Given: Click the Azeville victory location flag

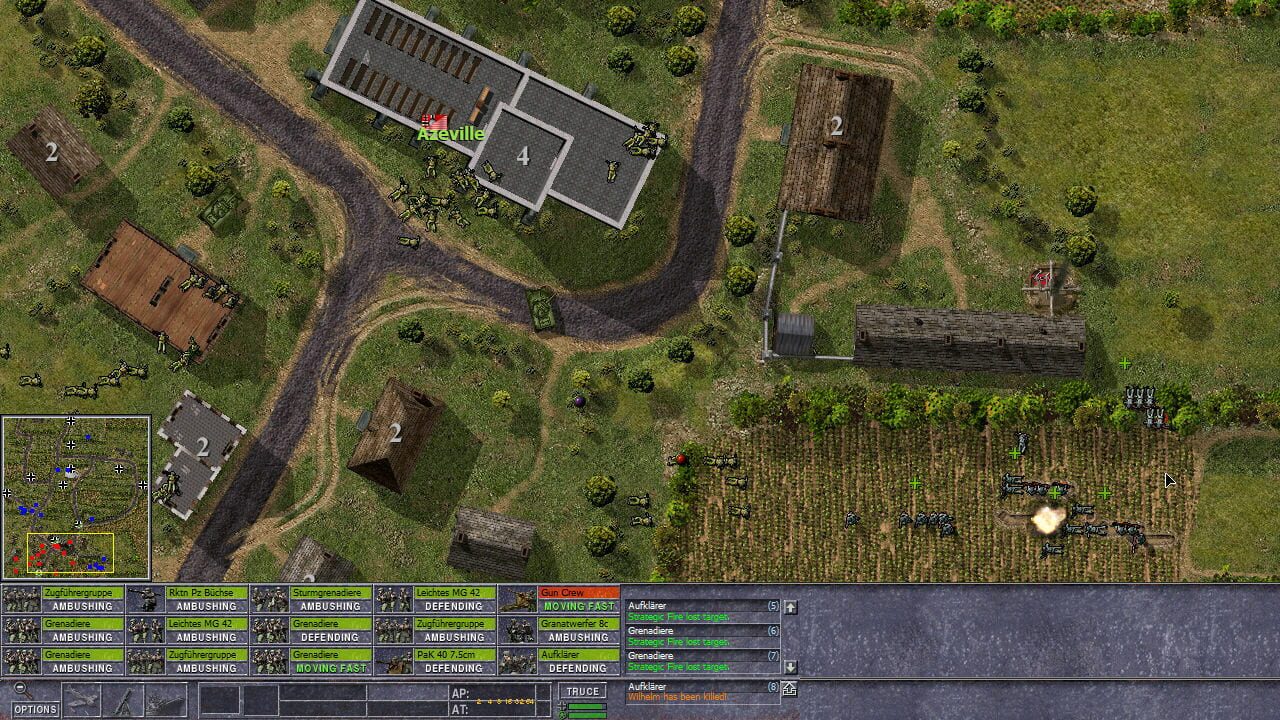Looking at the screenshot, I should coord(432,122).
